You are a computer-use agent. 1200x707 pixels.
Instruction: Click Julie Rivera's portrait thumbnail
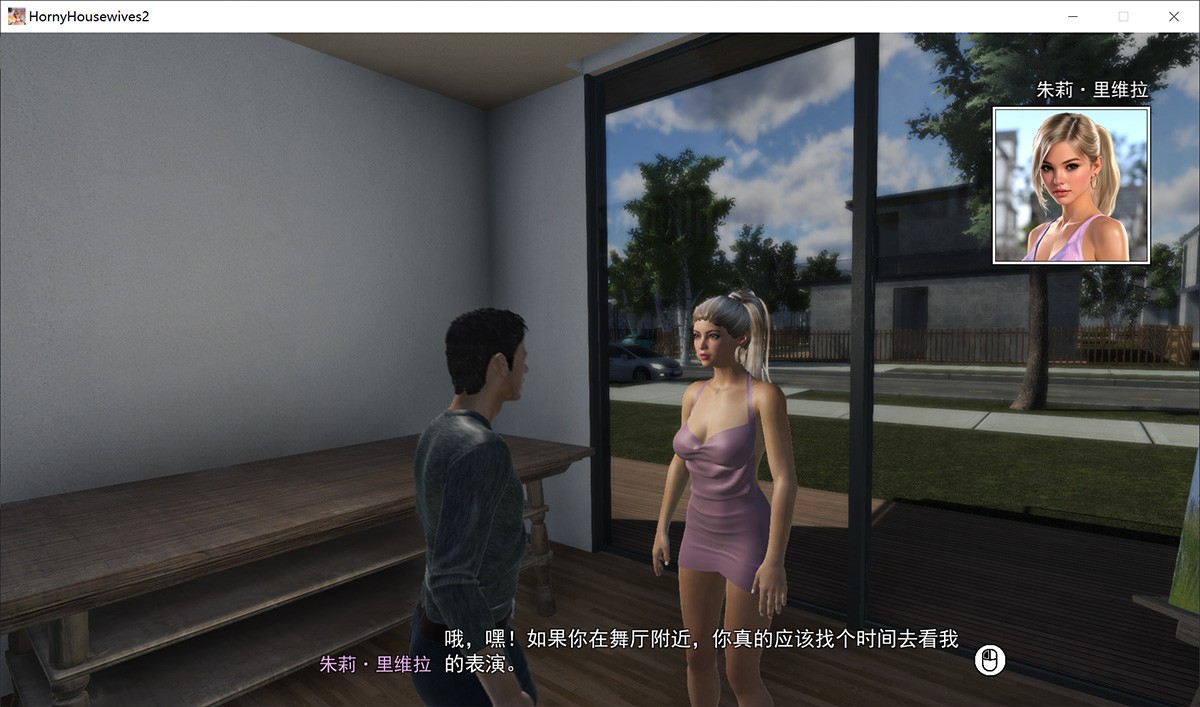(1071, 186)
